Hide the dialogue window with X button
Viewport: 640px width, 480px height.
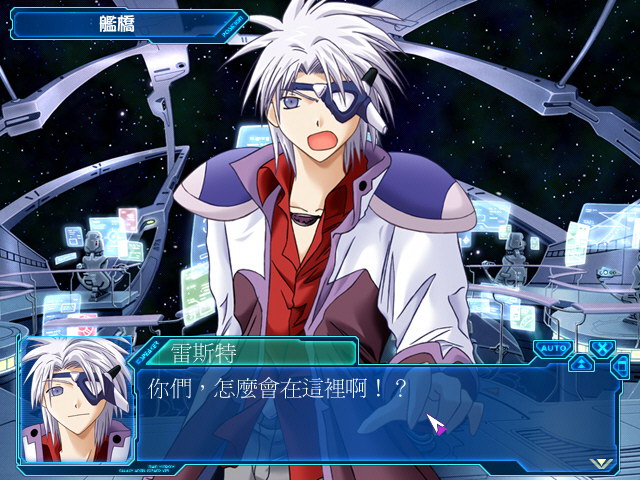(x=602, y=348)
